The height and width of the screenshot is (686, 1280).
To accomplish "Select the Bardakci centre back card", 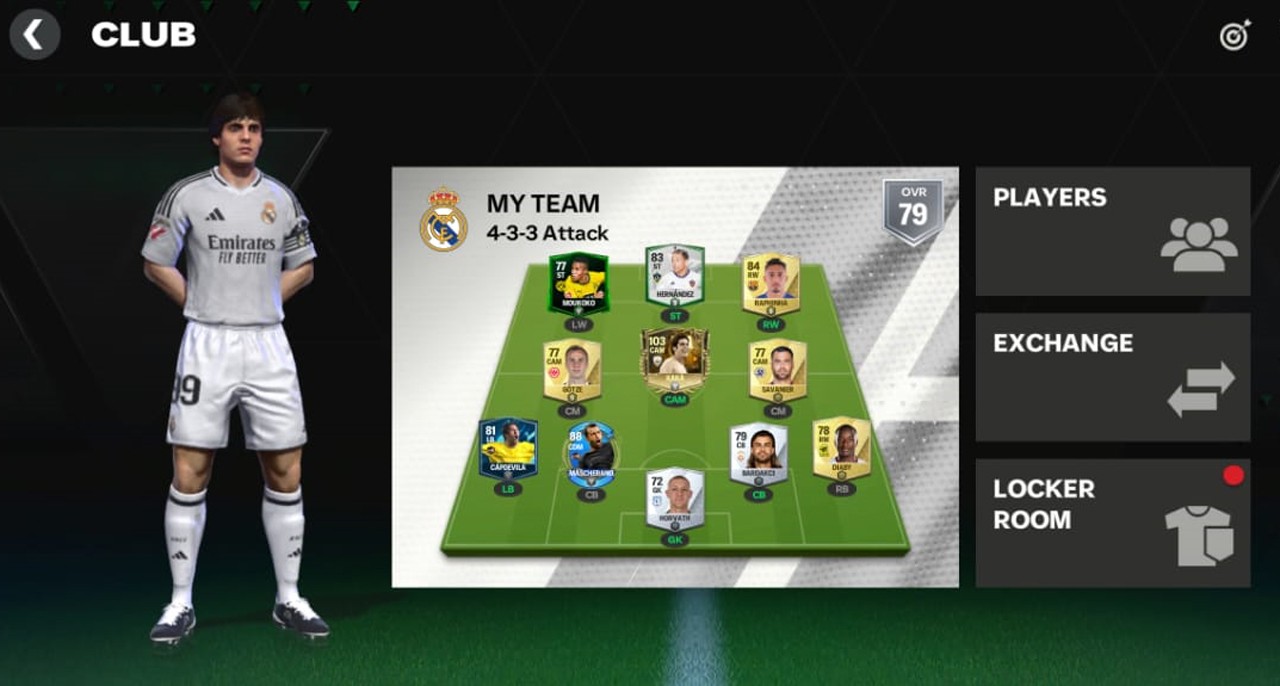I will coord(759,455).
